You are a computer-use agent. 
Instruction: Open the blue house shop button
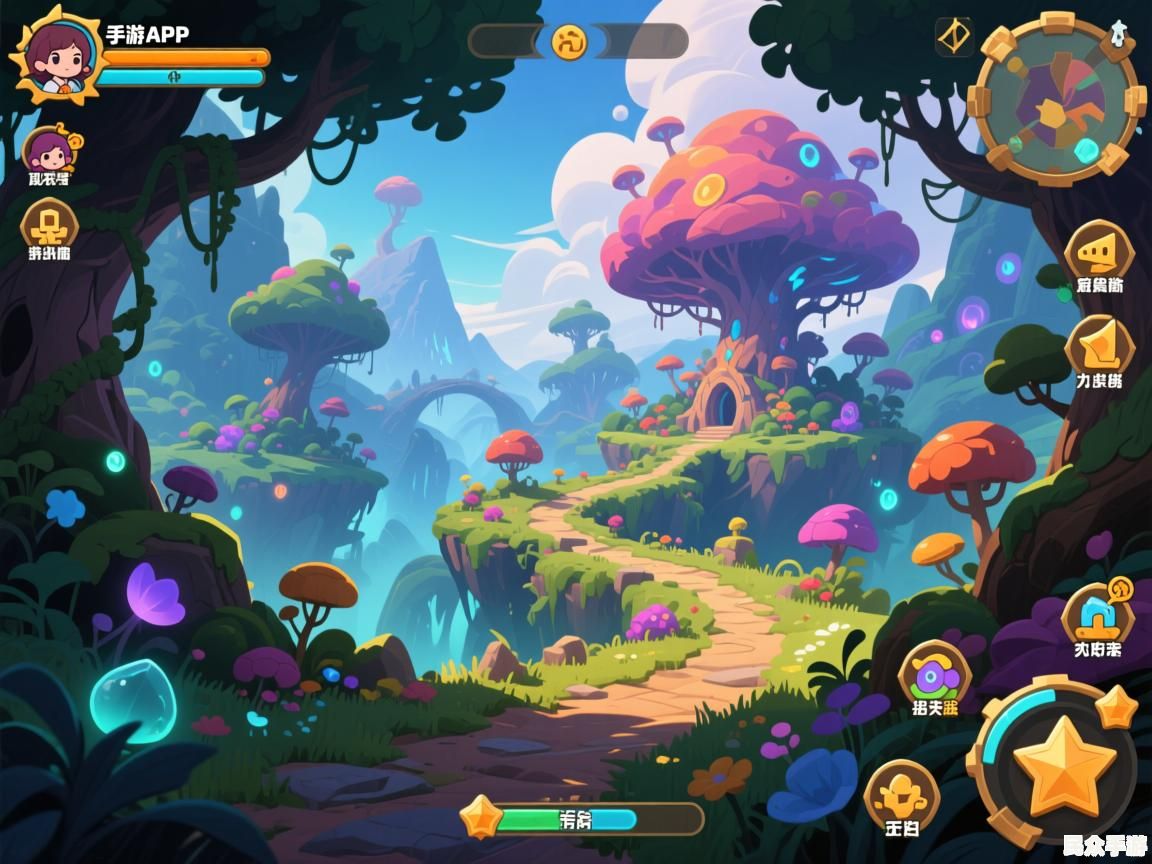[1097, 614]
